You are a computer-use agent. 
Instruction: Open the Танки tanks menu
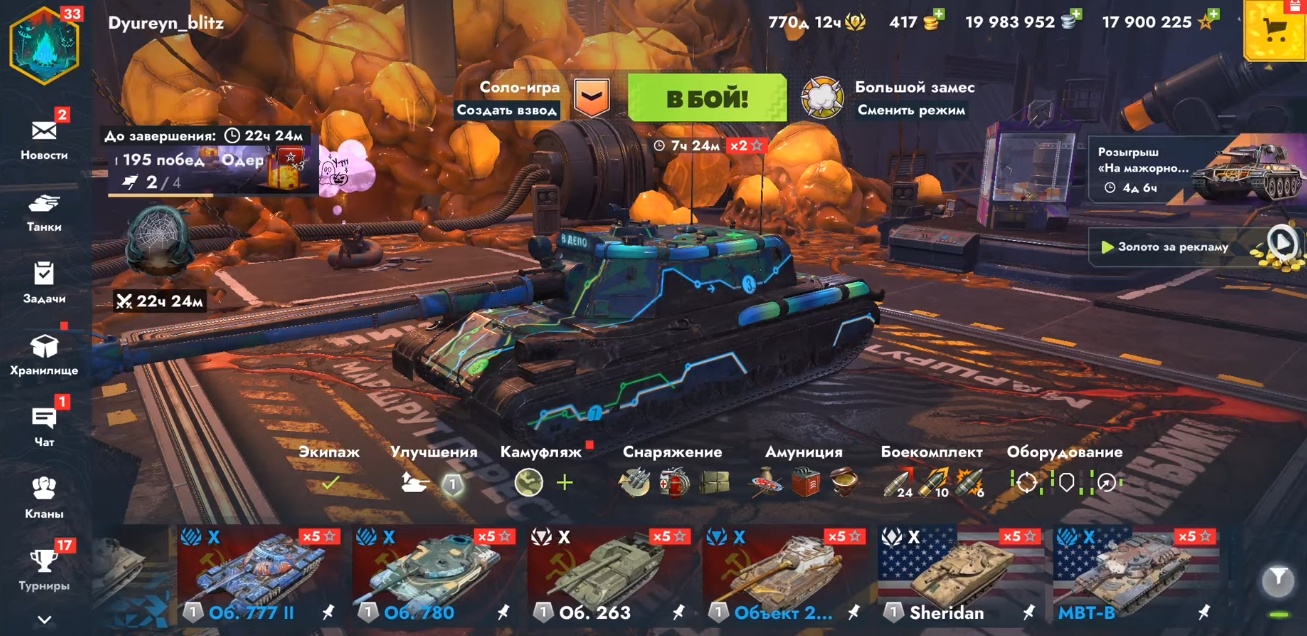tap(44, 210)
